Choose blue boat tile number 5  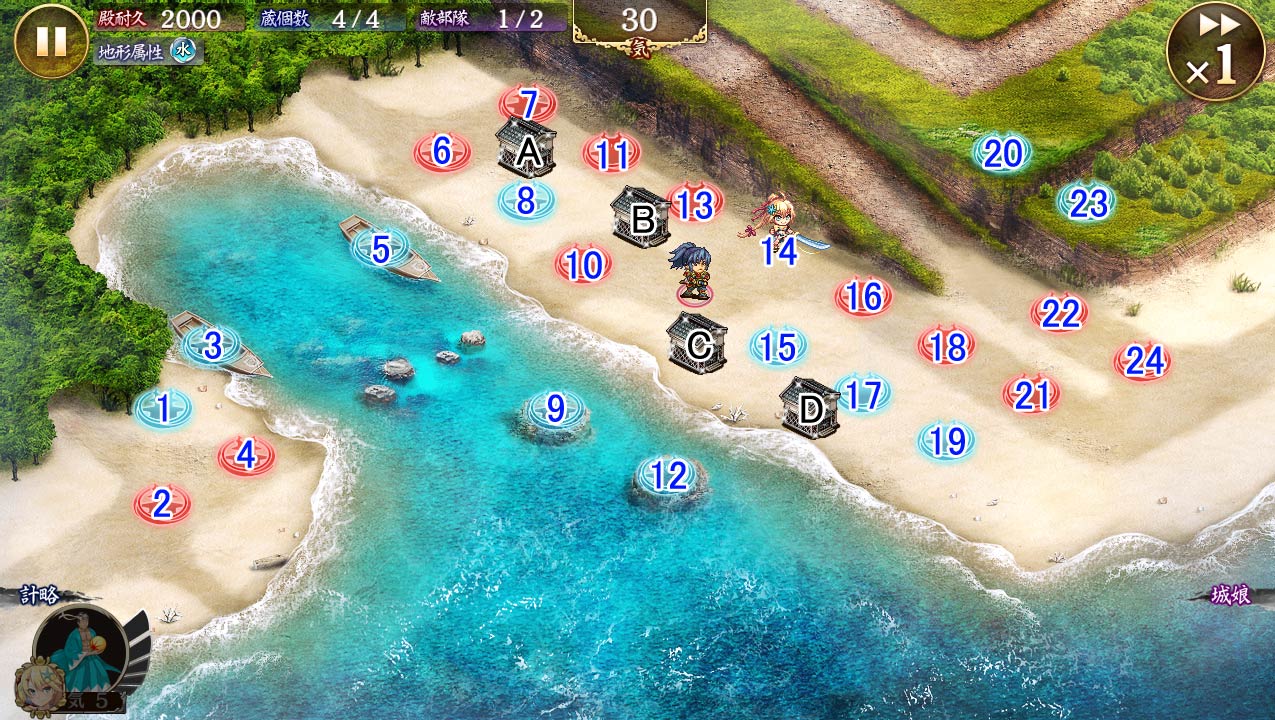pyautogui.click(x=380, y=249)
